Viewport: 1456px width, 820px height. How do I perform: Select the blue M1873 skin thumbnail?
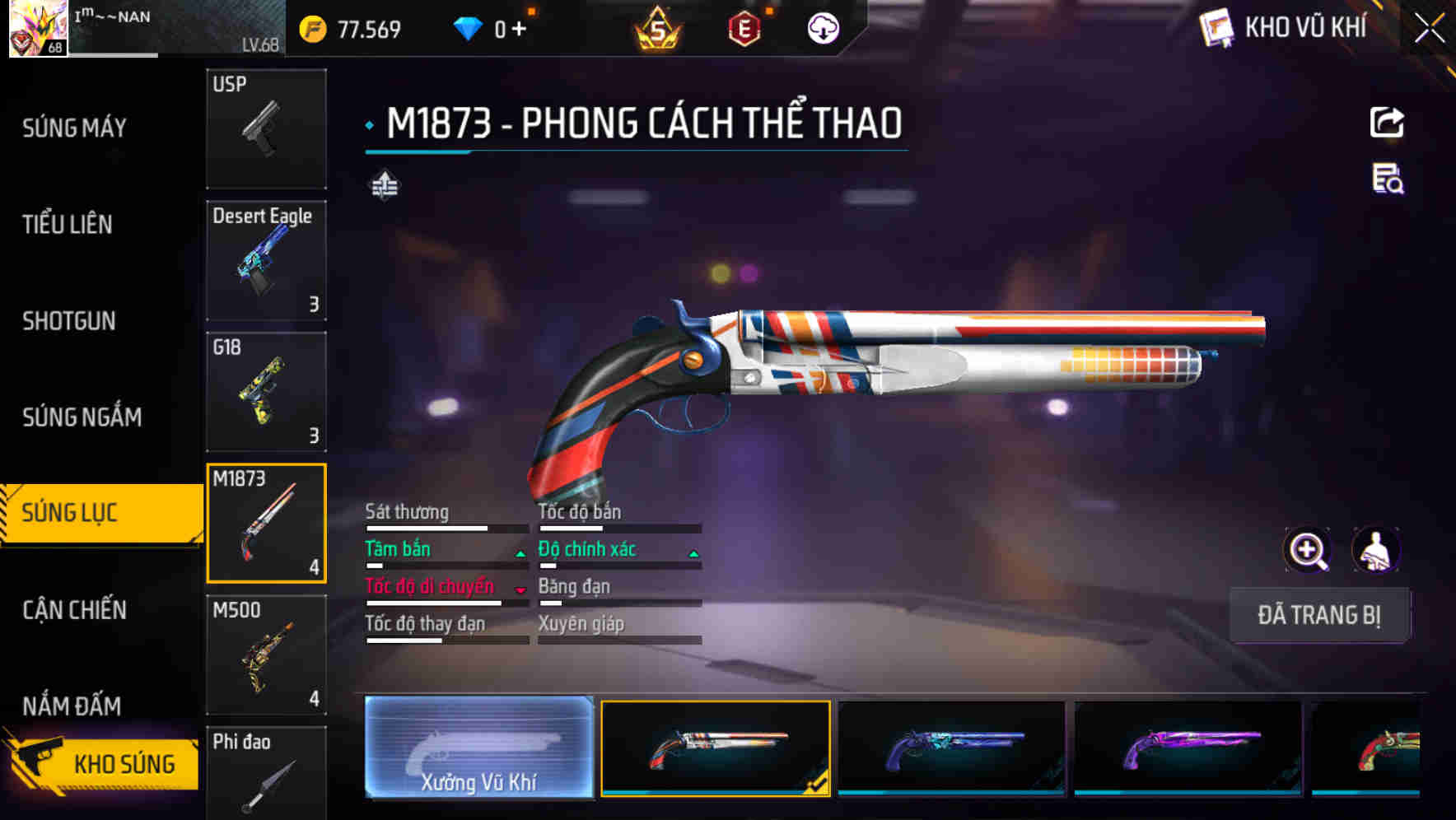tap(951, 748)
